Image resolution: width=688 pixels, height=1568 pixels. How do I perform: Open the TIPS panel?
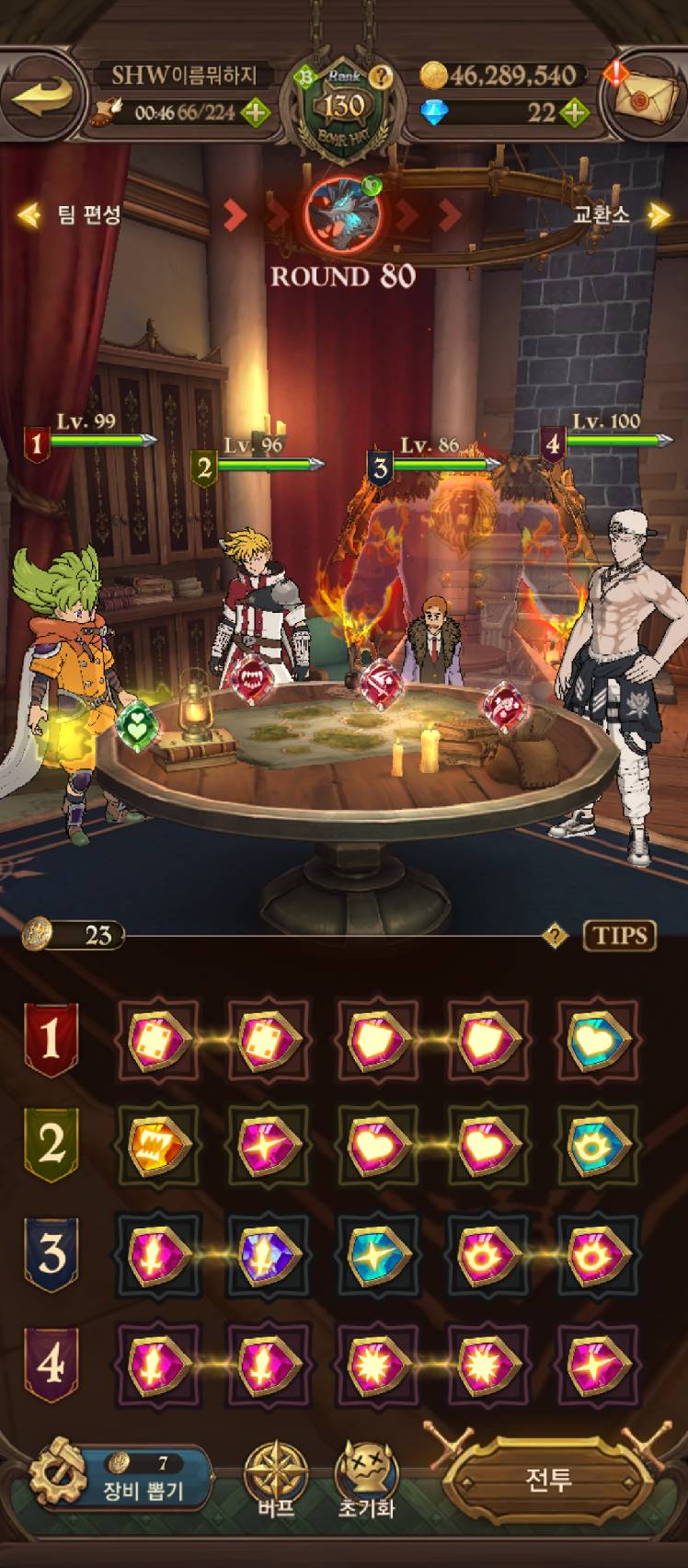(x=620, y=936)
